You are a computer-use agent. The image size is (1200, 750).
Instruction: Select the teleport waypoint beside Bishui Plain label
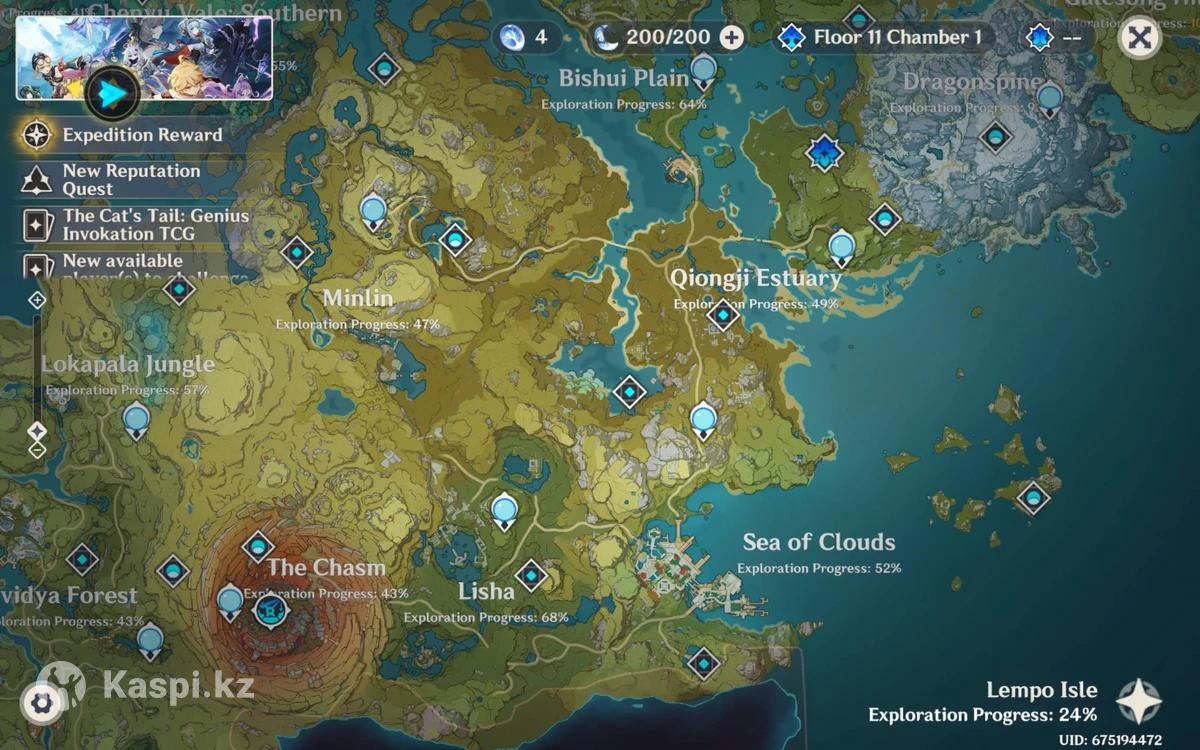pos(704,70)
